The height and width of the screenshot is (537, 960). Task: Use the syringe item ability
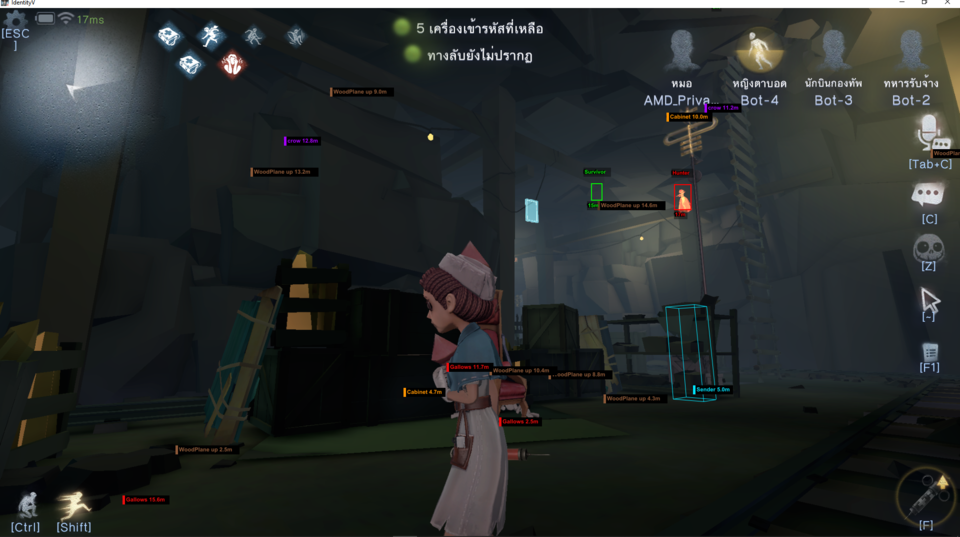(926, 493)
